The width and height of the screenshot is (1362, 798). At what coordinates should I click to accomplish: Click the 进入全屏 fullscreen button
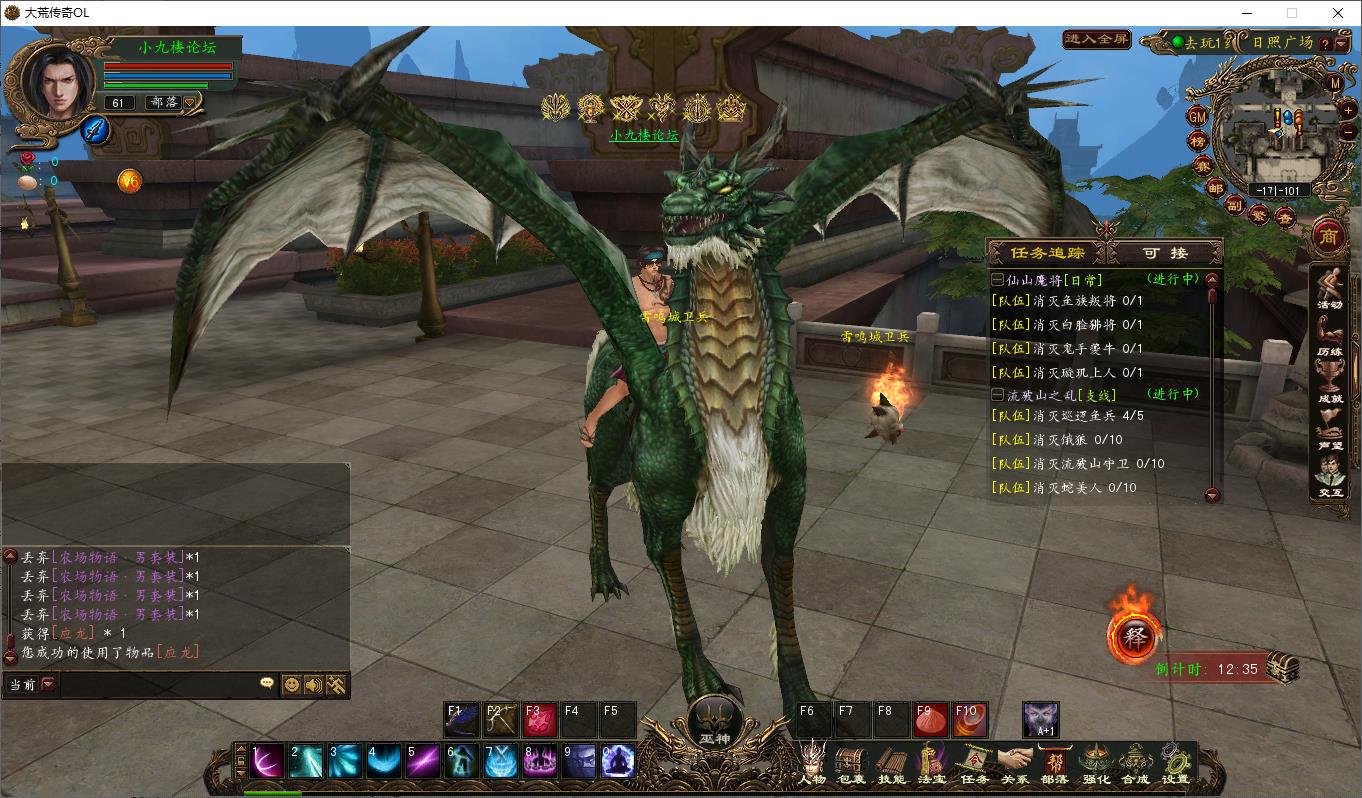pos(1097,40)
